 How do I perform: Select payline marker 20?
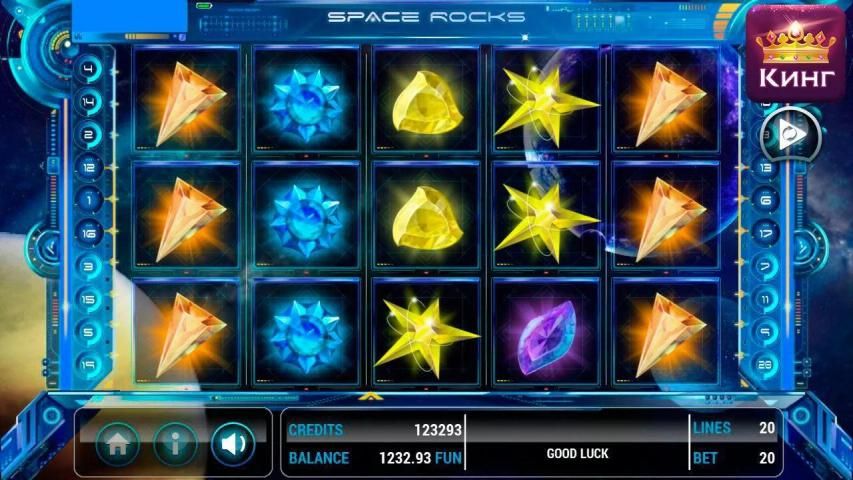click(767, 365)
